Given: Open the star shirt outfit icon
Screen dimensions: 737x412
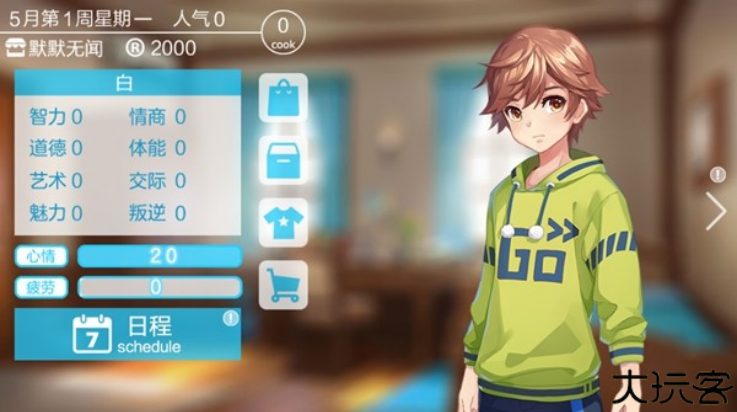Looking at the screenshot, I should click(x=283, y=222).
